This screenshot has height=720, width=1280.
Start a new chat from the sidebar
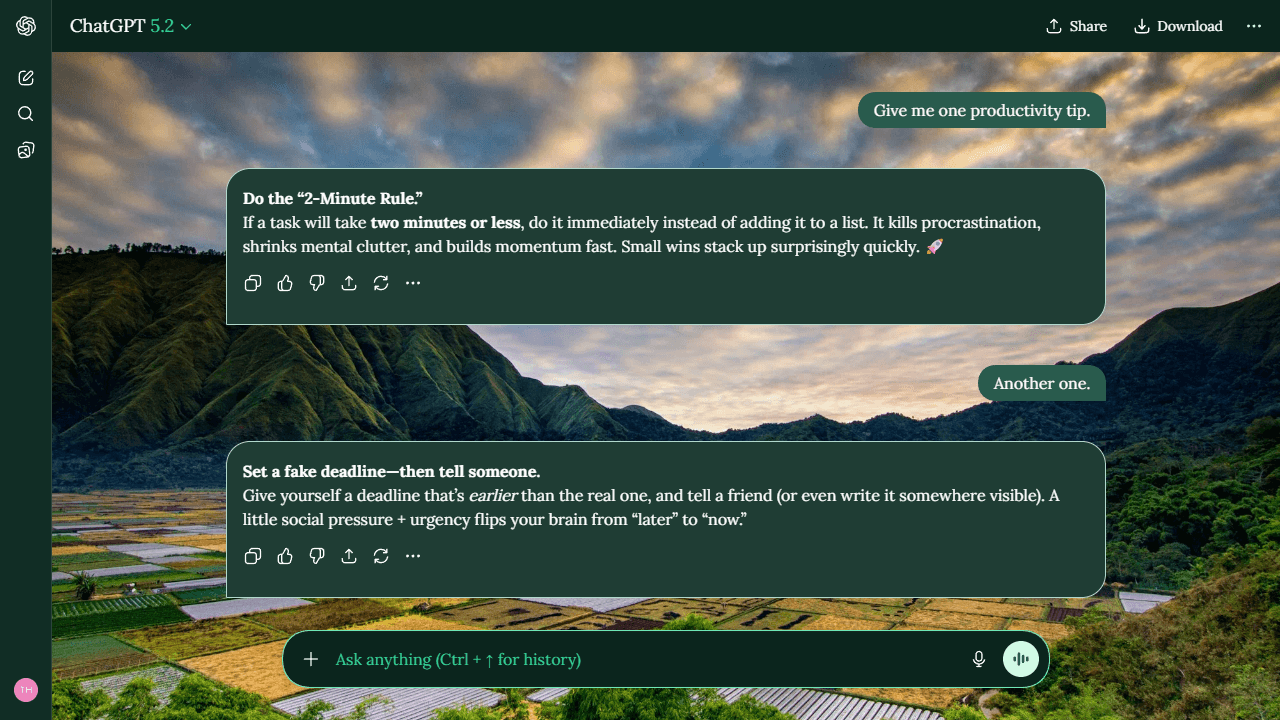[x=25, y=77]
